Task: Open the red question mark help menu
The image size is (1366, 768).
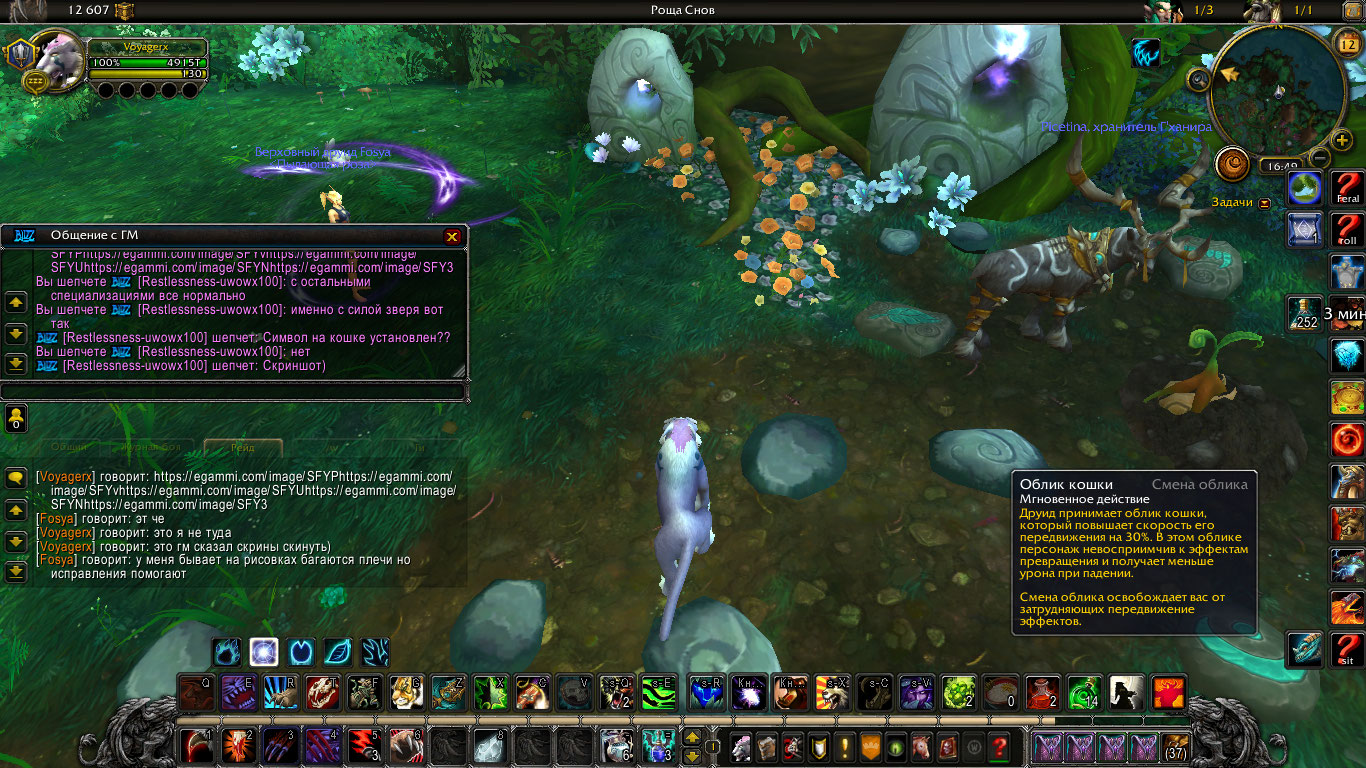Action: tap(998, 746)
